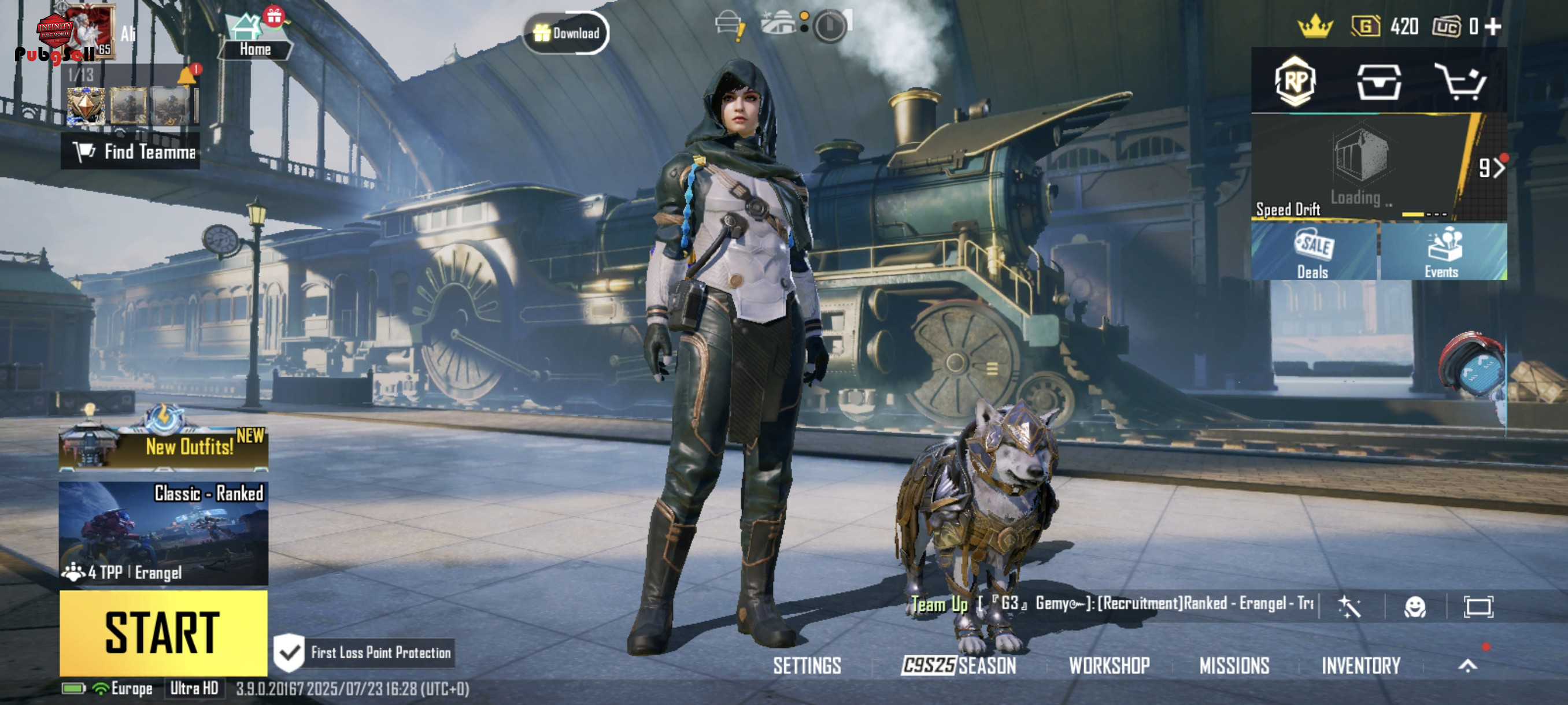
Task: Start the match with the START button
Action: coord(163,633)
